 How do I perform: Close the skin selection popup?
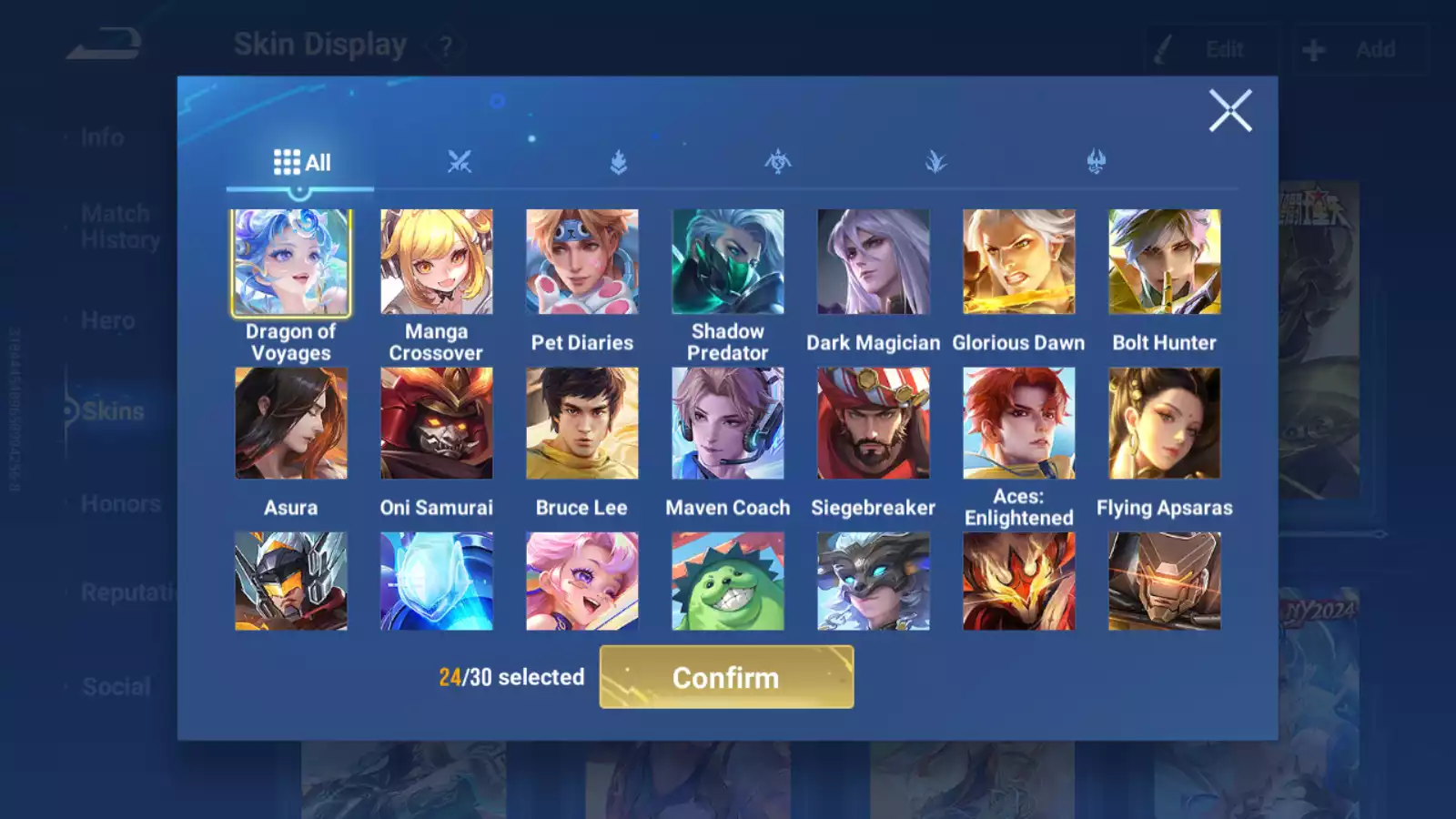(x=1230, y=111)
